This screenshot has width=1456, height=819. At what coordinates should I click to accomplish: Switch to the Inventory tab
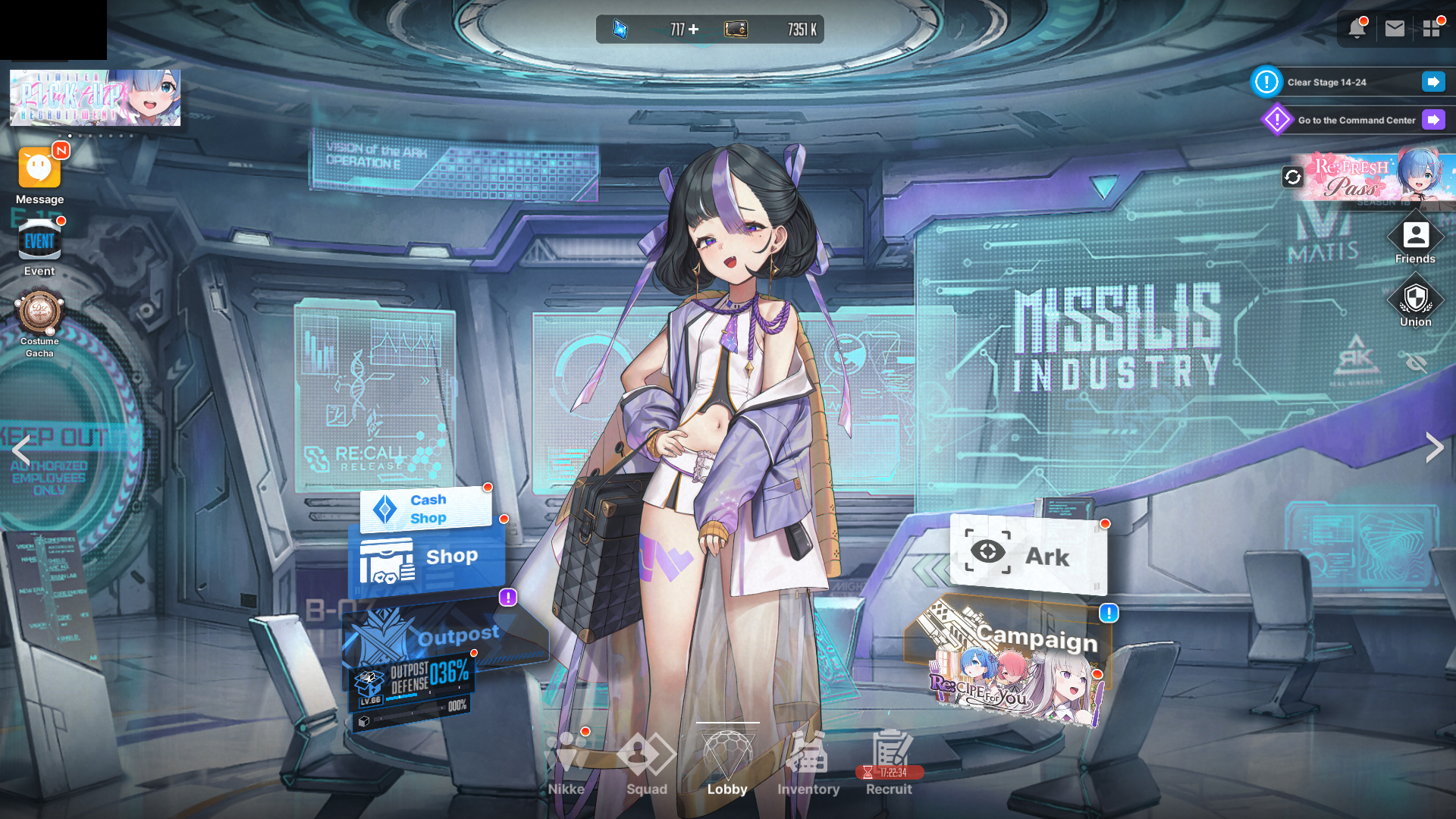pos(808,762)
